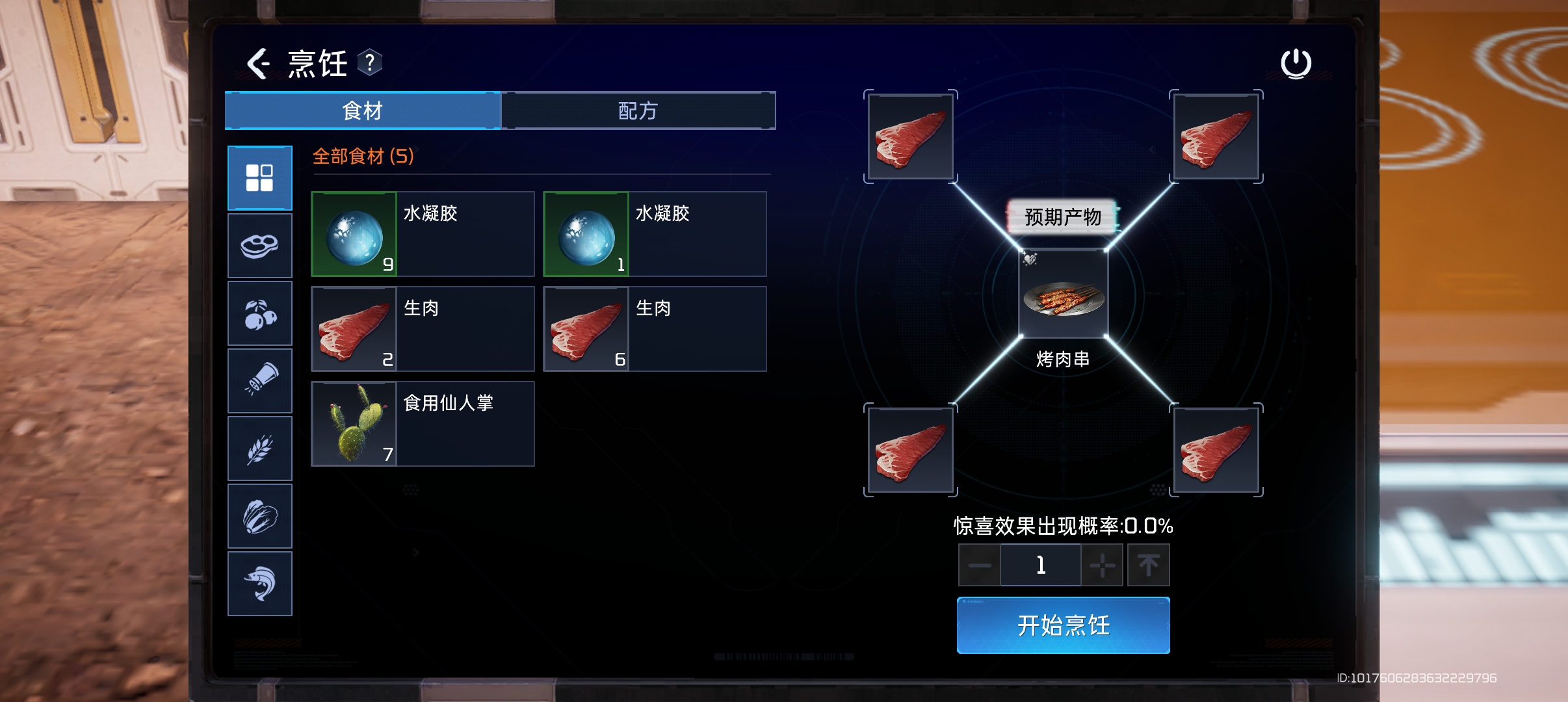Screen dimensions: 1568x702
Task: Pick the 食用仙人掌 cactus ingredient
Action: pos(423,424)
